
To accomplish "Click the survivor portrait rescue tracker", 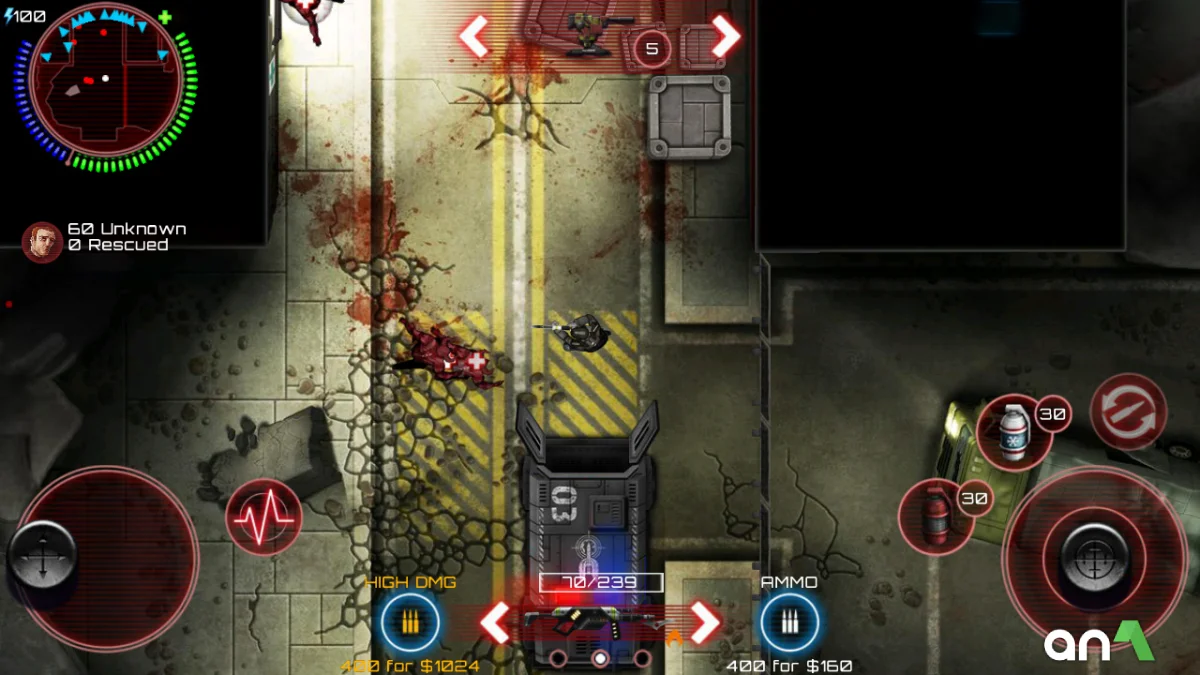I will coord(42,240).
